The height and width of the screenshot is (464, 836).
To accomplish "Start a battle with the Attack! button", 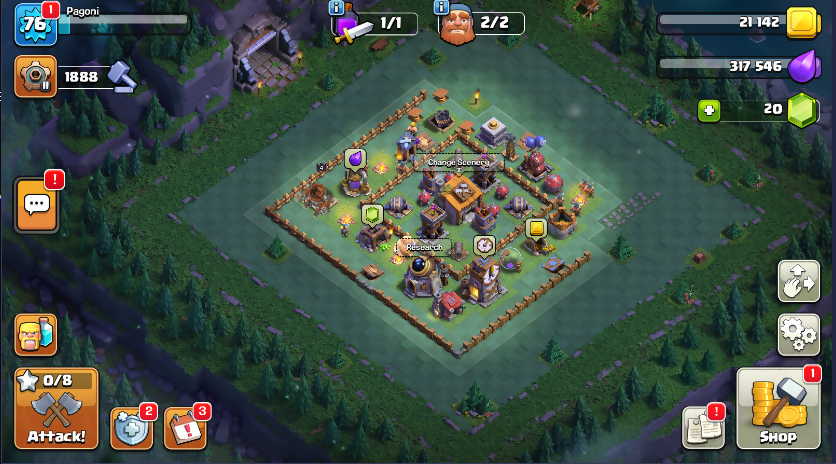I will [x=56, y=408].
